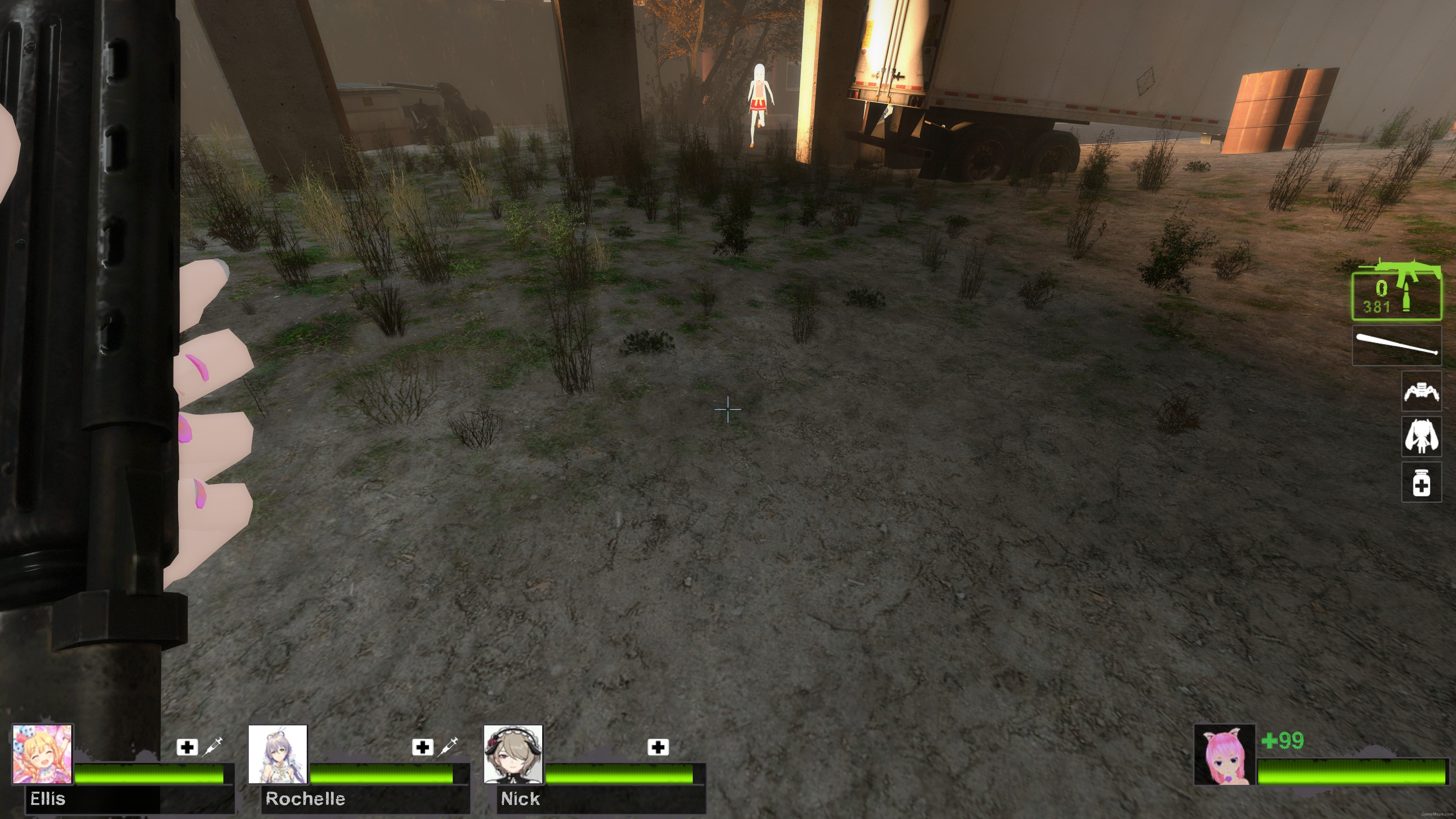Viewport: 1456px width, 819px height.
Task: Click Ellis's first aid cross icon
Action: click(187, 747)
